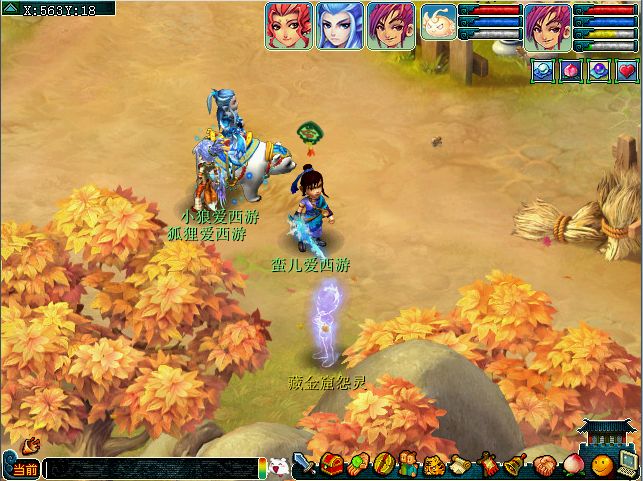Click the white bear emoji button

tap(278, 467)
